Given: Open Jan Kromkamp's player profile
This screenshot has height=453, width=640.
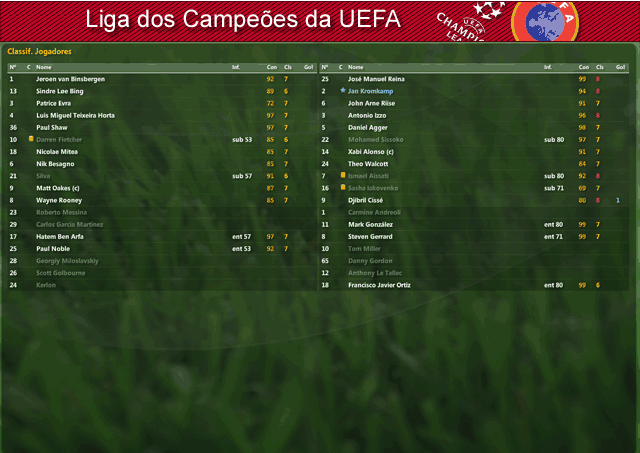Looking at the screenshot, I should tap(370, 91).
